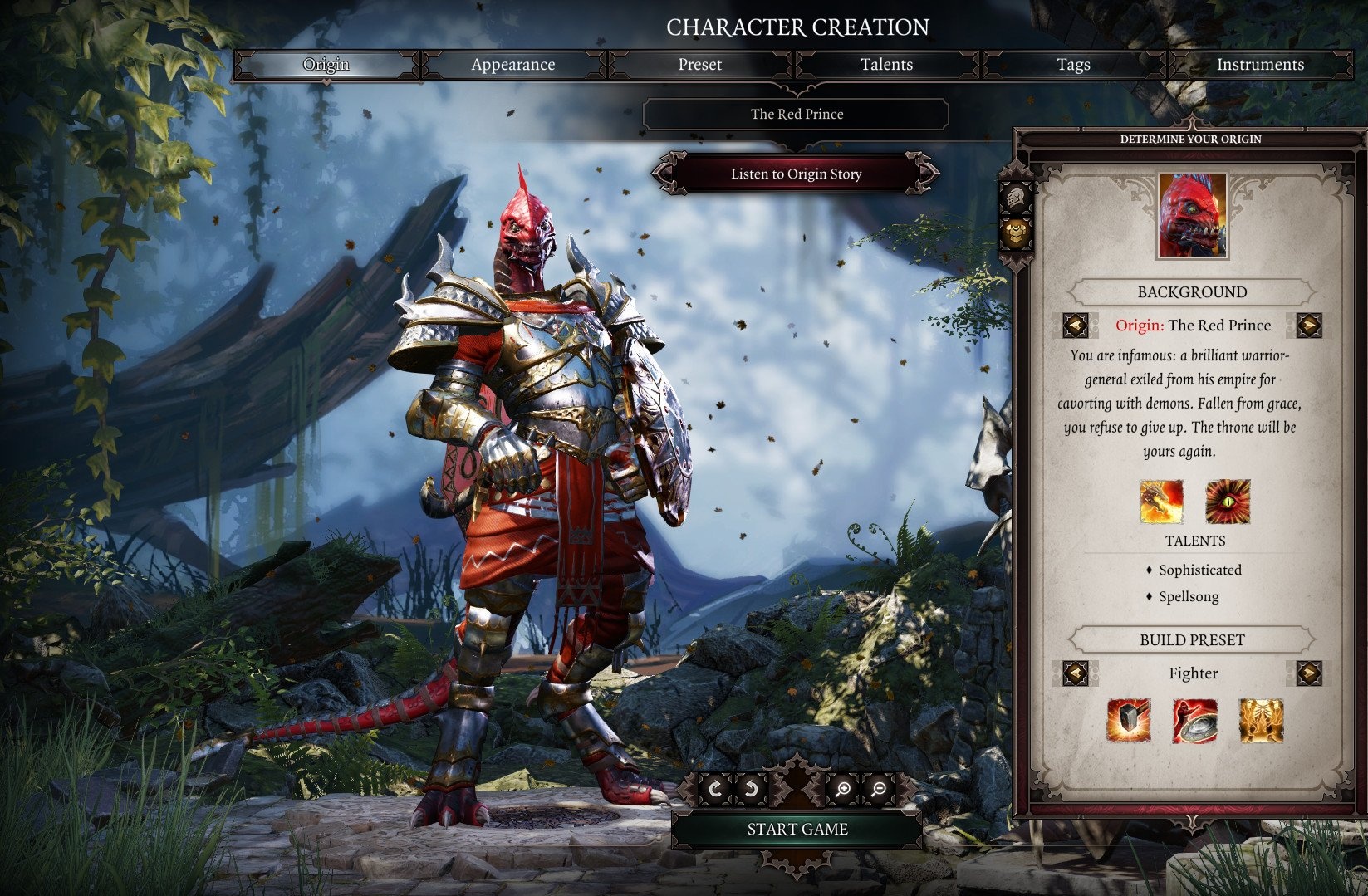Edit The Red Prince name field

click(796, 115)
